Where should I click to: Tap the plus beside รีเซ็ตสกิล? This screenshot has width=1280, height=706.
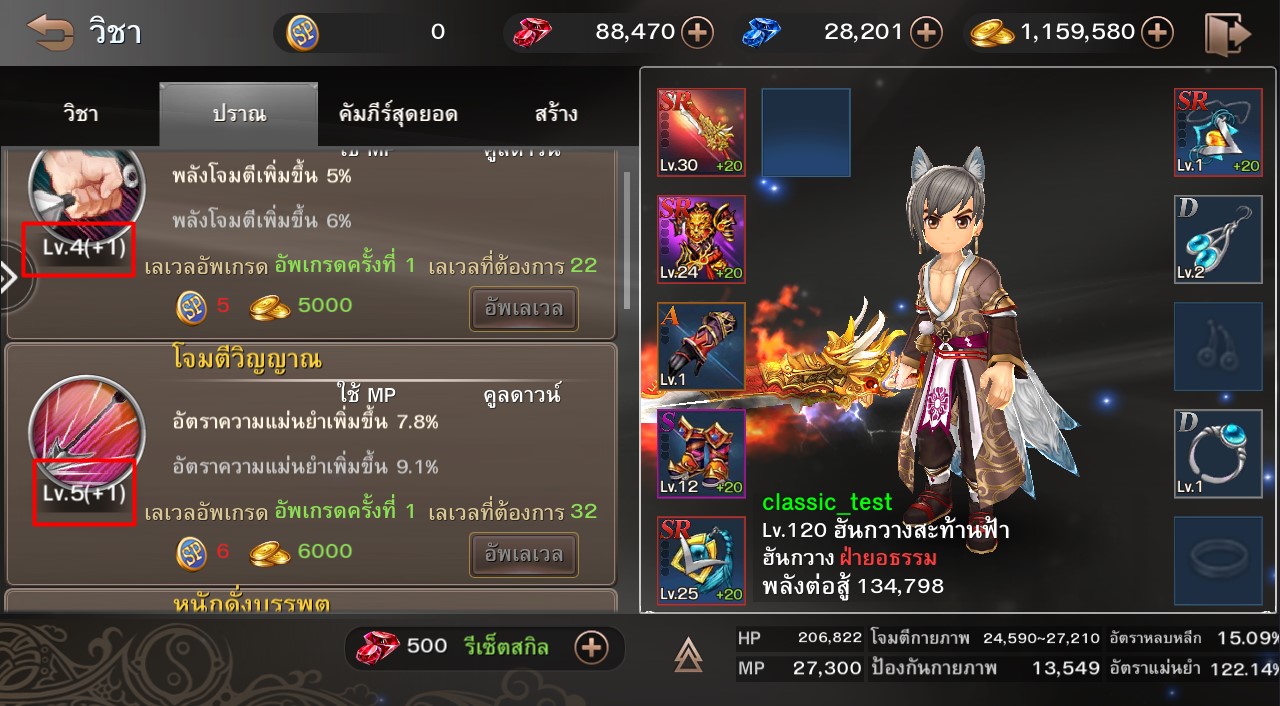[592, 647]
